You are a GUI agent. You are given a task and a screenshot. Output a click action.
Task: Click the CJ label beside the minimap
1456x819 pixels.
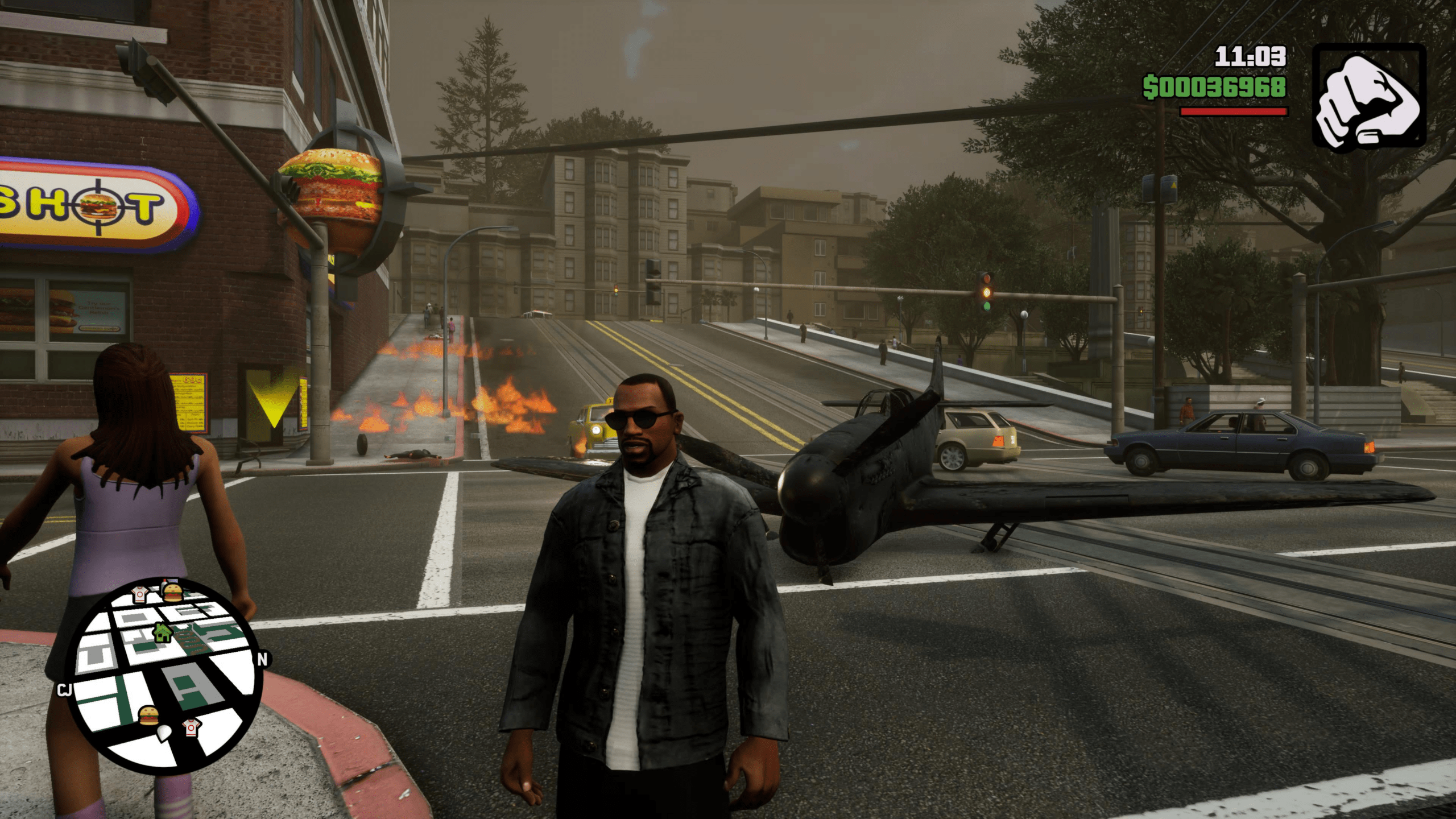point(65,690)
